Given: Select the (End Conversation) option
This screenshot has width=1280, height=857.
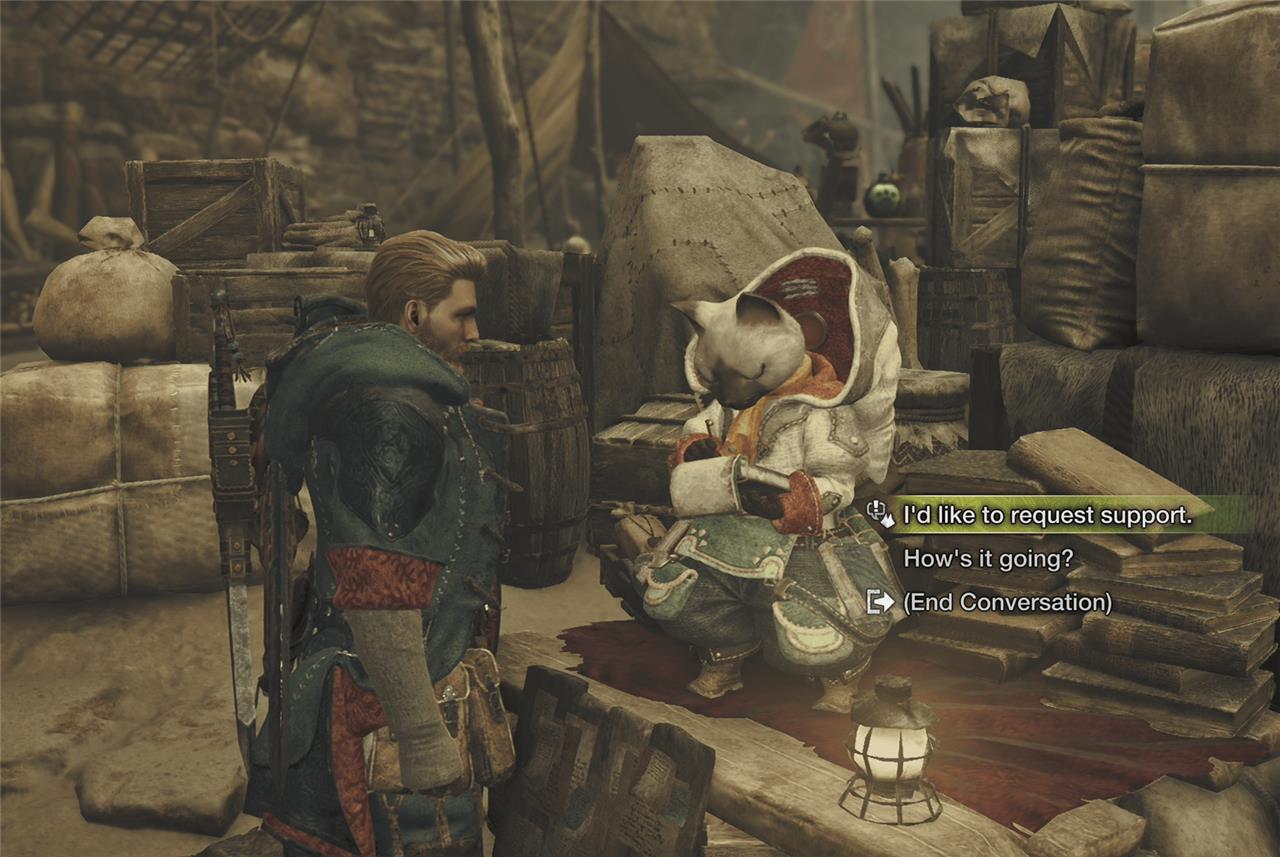Looking at the screenshot, I should coord(1007,602).
